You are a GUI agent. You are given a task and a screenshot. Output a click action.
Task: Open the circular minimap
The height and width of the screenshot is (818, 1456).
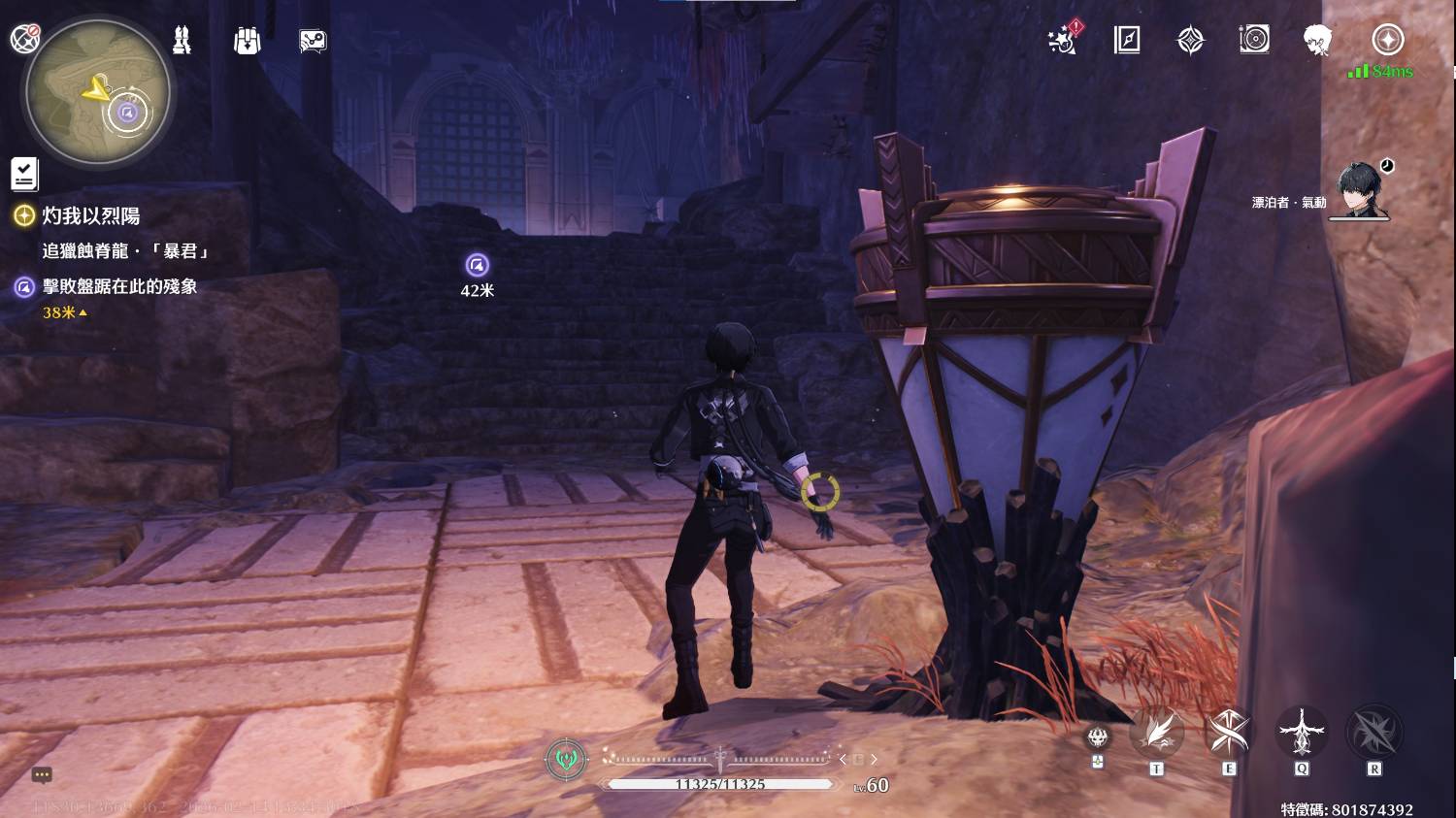(98, 92)
